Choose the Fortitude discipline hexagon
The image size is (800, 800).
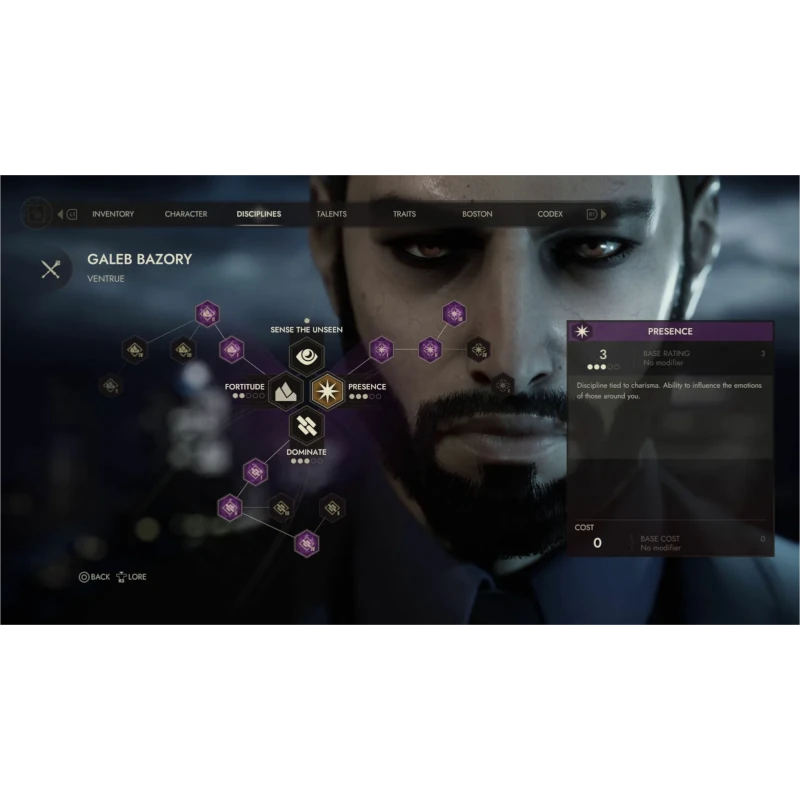click(x=285, y=389)
